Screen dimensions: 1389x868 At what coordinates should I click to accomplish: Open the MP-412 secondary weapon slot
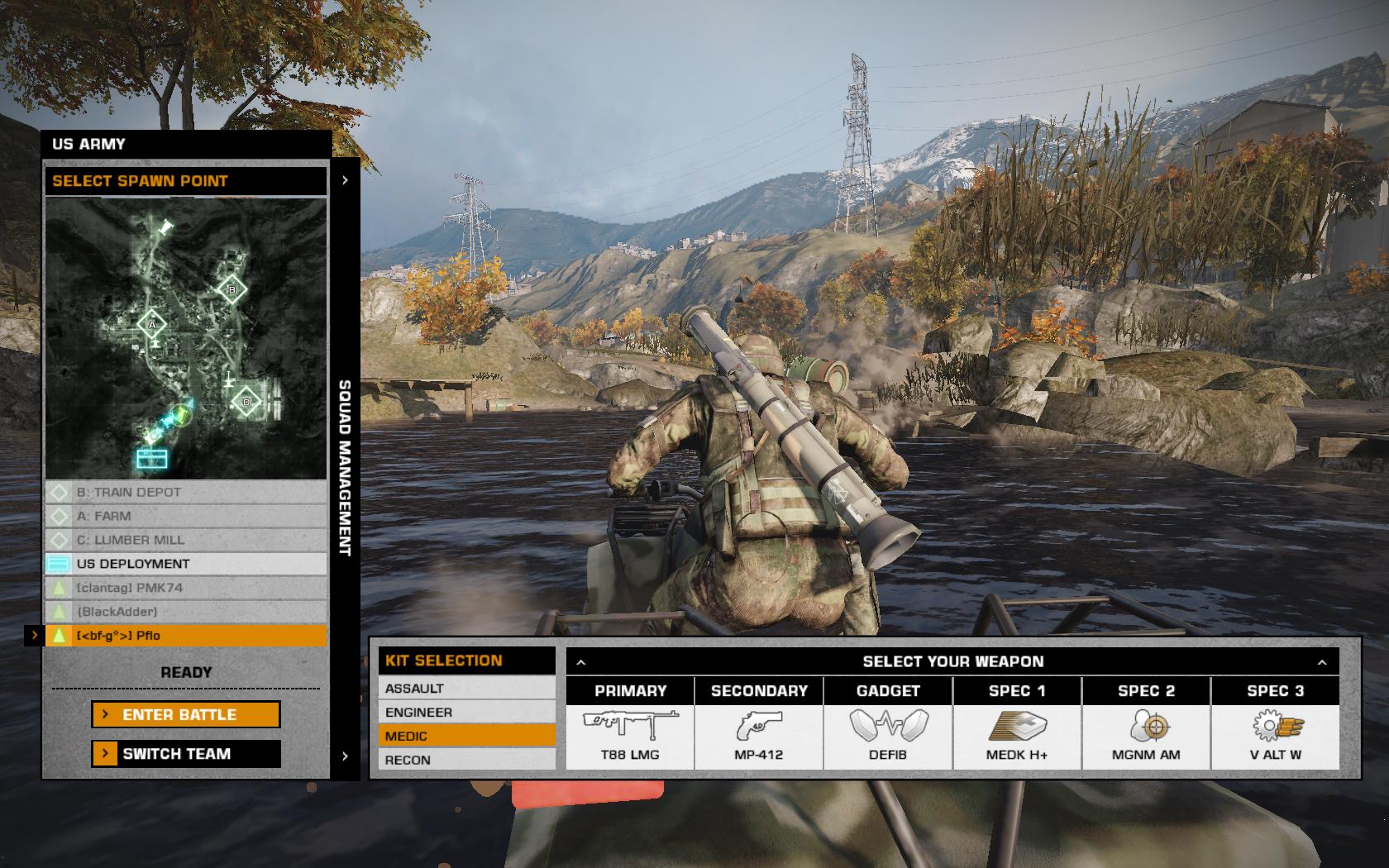click(x=759, y=735)
